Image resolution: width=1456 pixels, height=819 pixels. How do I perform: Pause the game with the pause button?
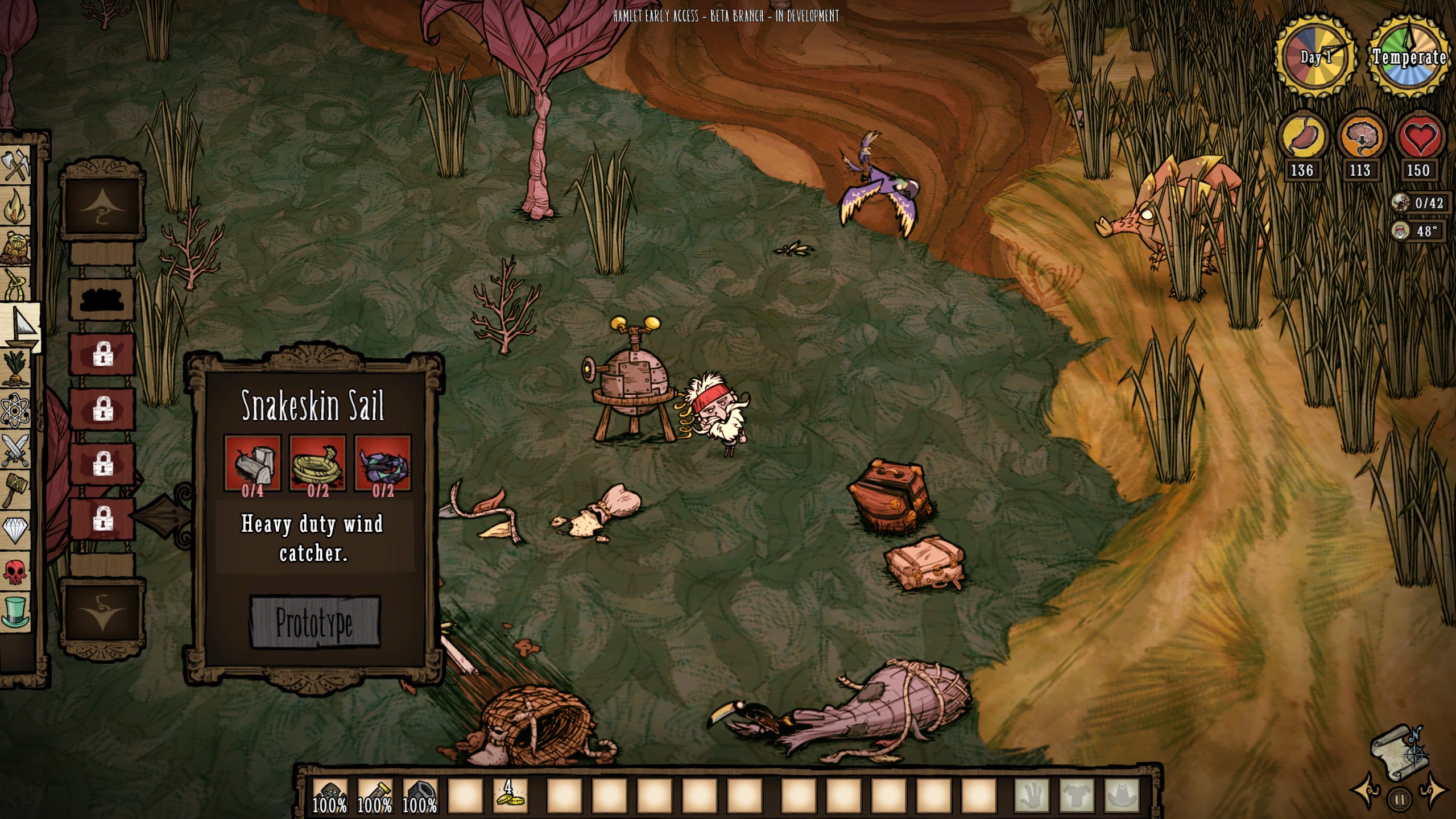coord(1400,800)
